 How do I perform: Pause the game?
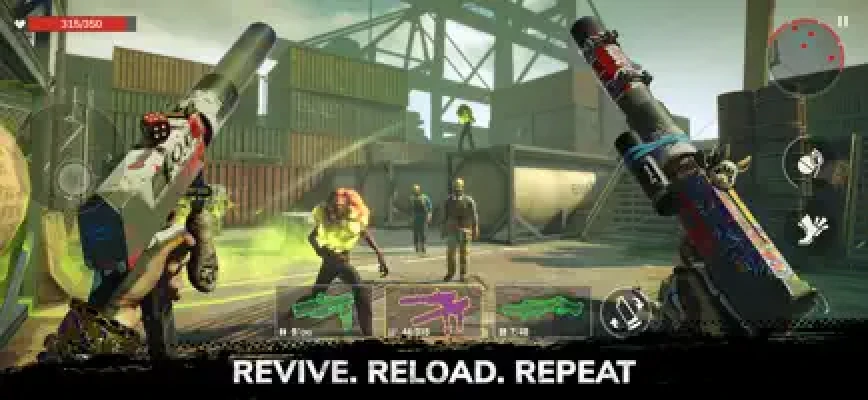pos(841,20)
